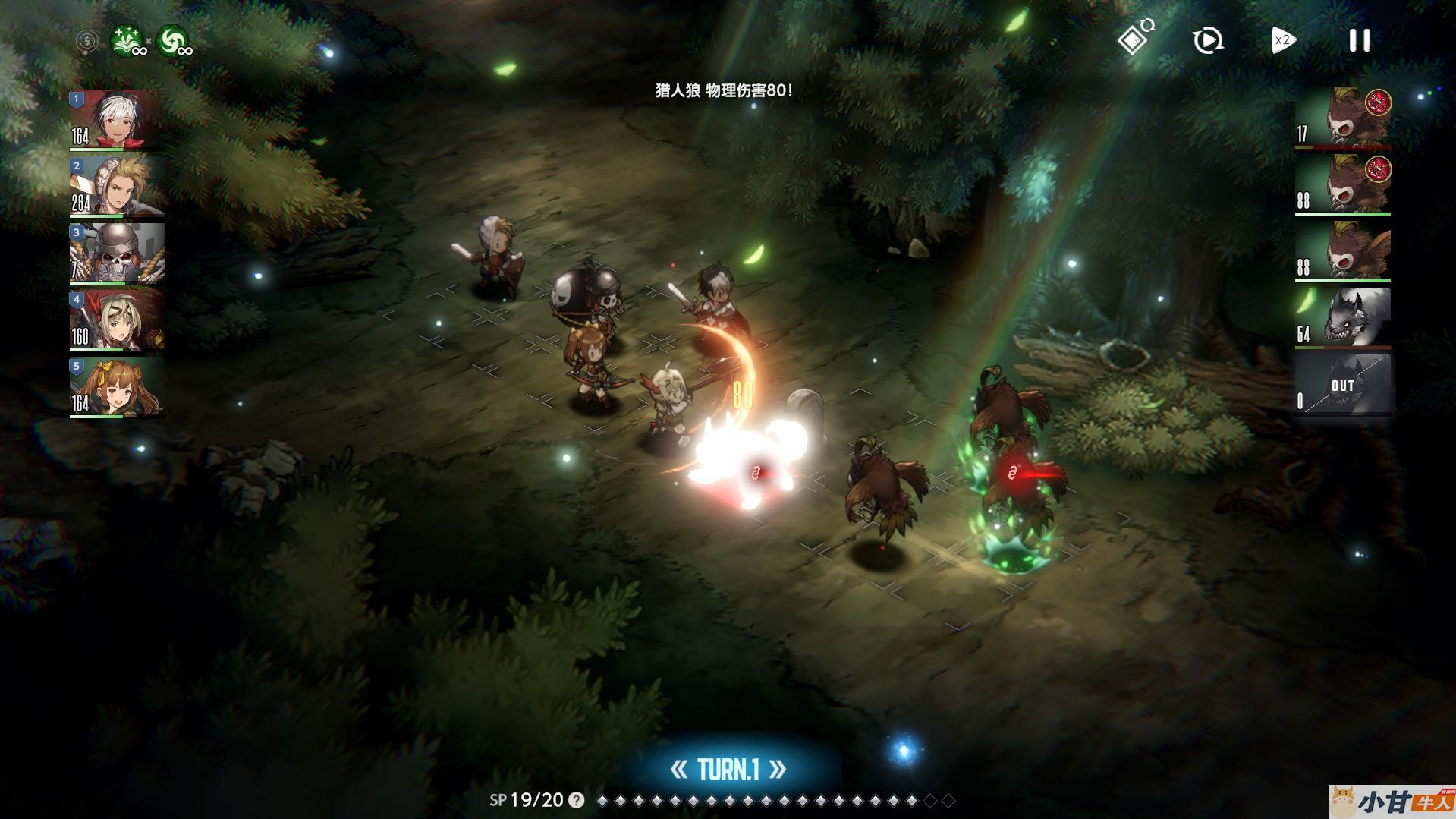The image size is (1456, 819).
Task: Select the grey wolf enemy portrait with 54 HP
Action: tap(1342, 318)
